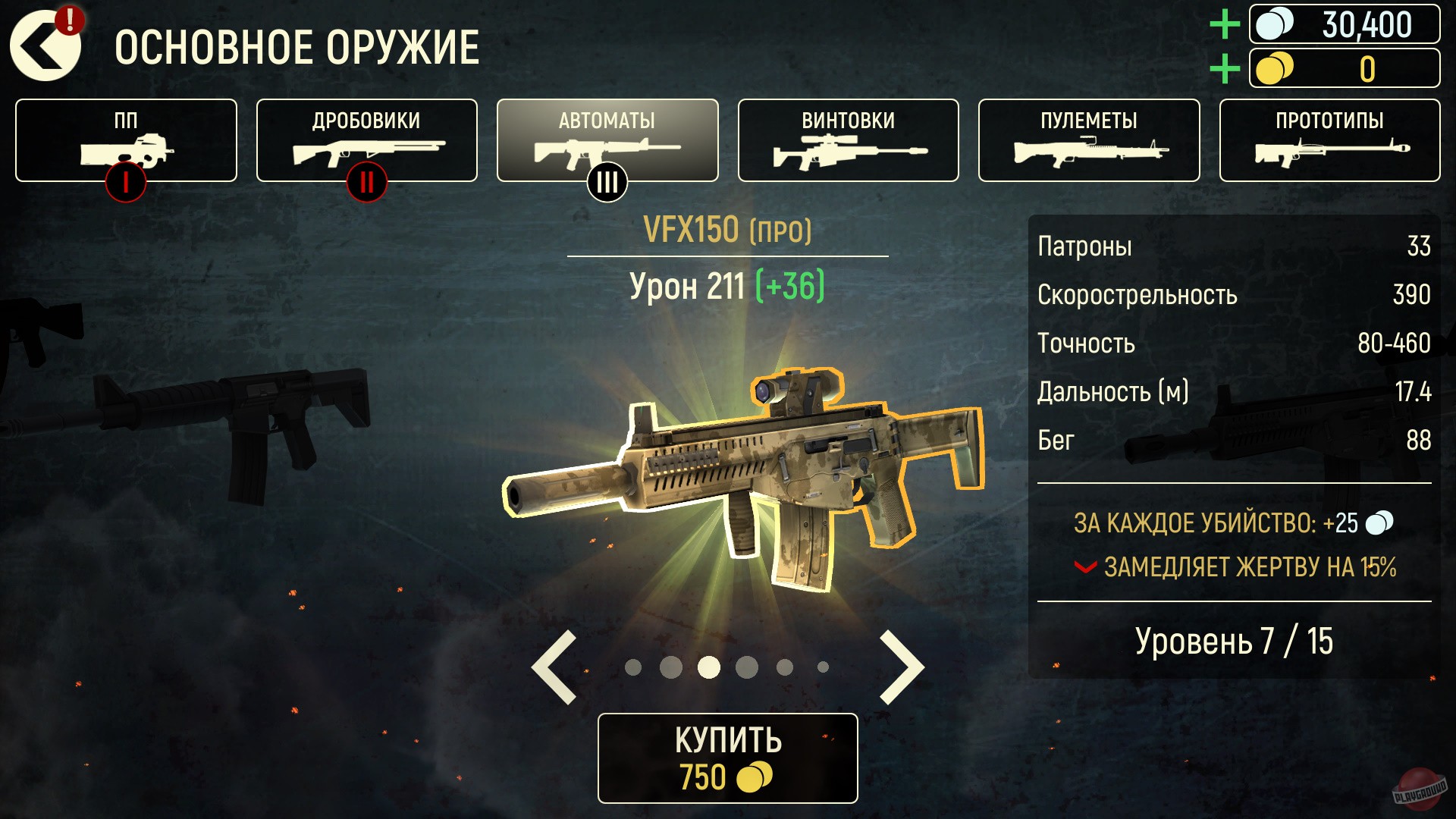Select the last carousel page dot
The width and height of the screenshot is (1456, 819).
[822, 665]
